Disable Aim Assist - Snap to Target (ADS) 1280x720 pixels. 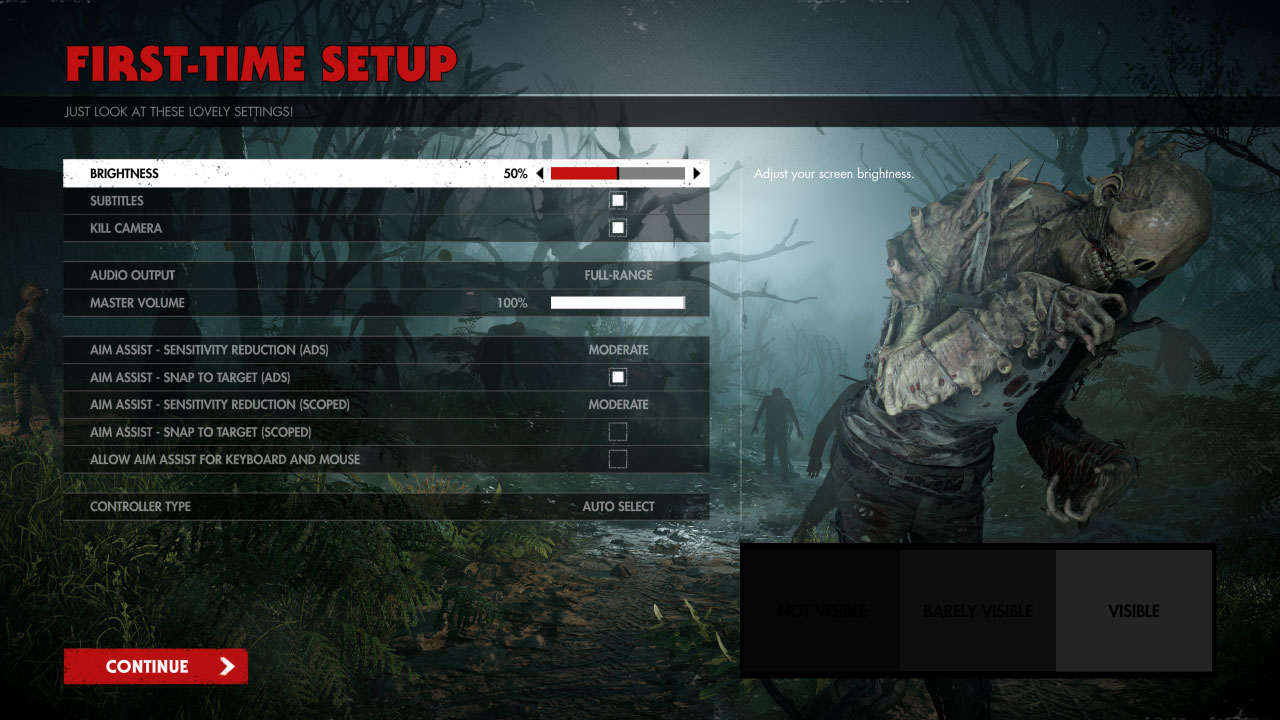pos(617,376)
